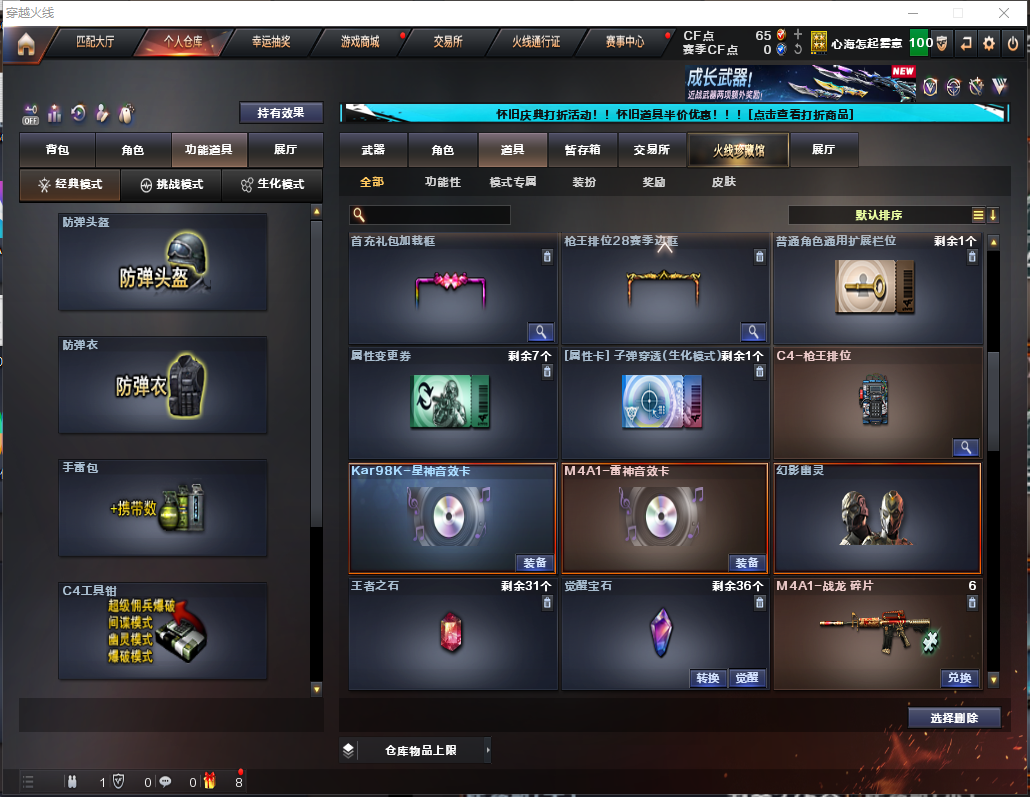Click the 选择删除 select delete button

point(954,717)
